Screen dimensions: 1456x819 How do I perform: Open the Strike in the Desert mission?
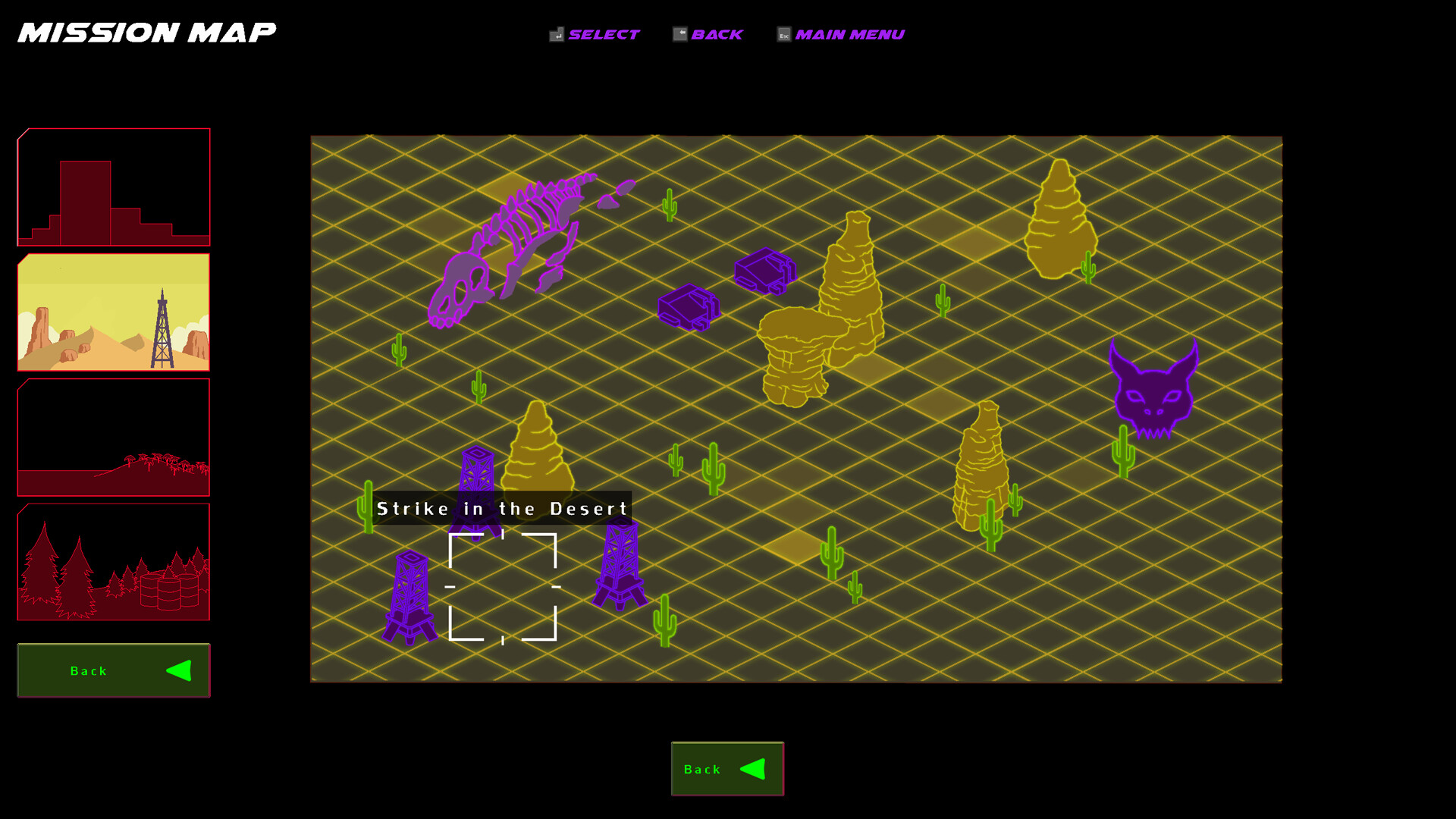[503, 588]
